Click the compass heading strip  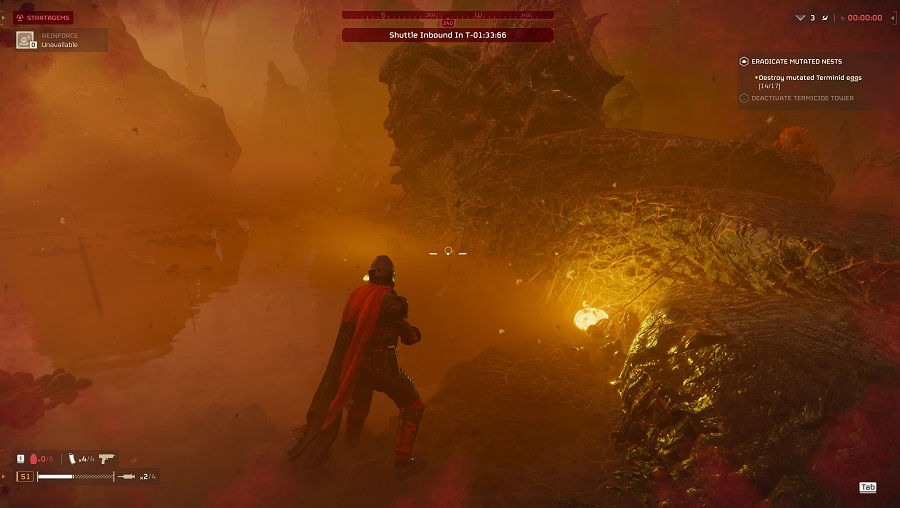tap(447, 15)
